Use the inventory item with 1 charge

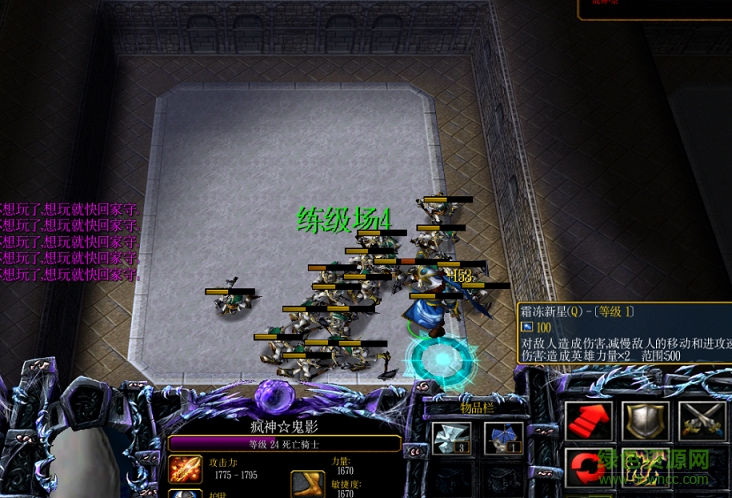503,439
